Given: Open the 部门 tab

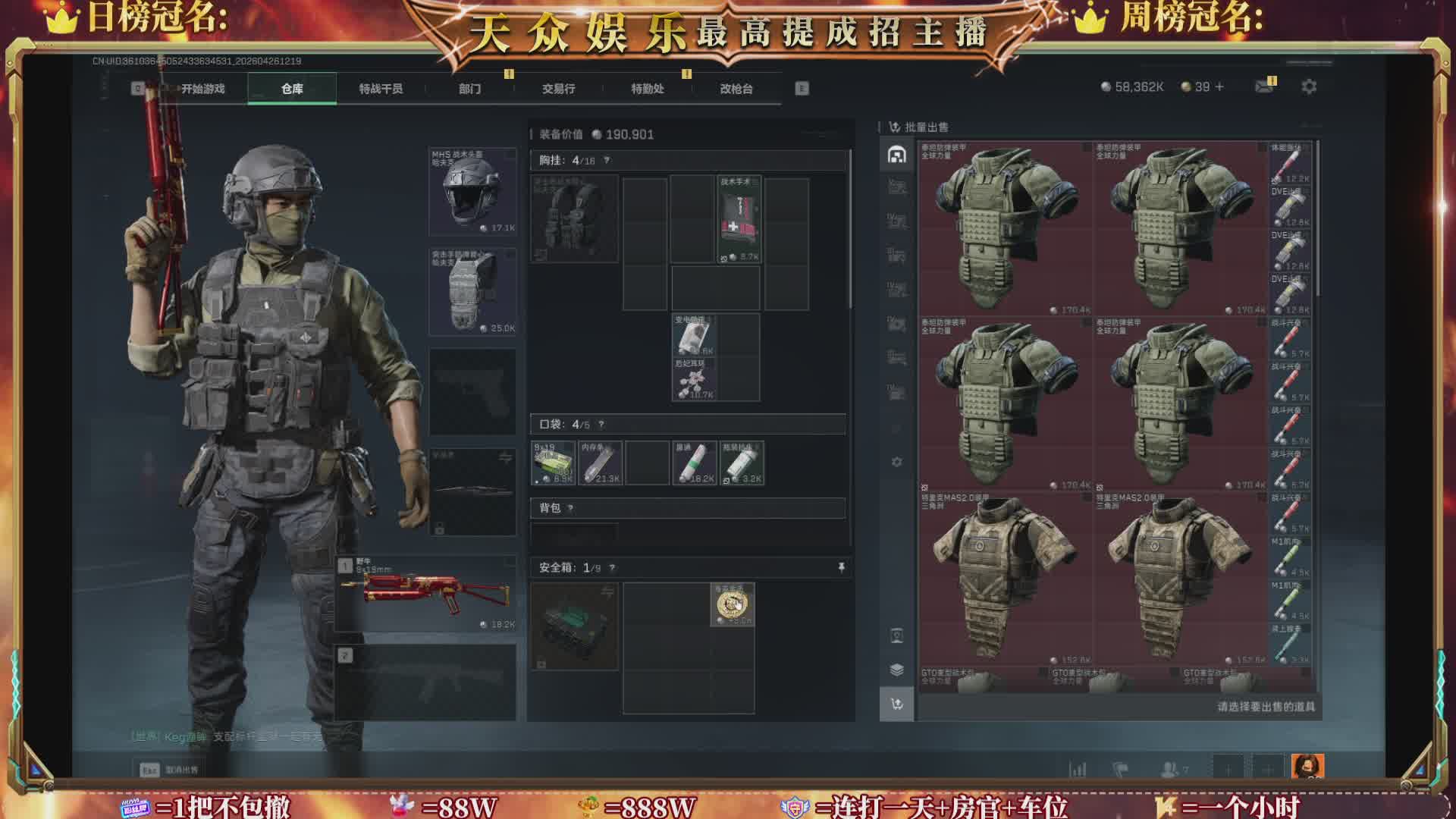Looking at the screenshot, I should click(x=469, y=89).
